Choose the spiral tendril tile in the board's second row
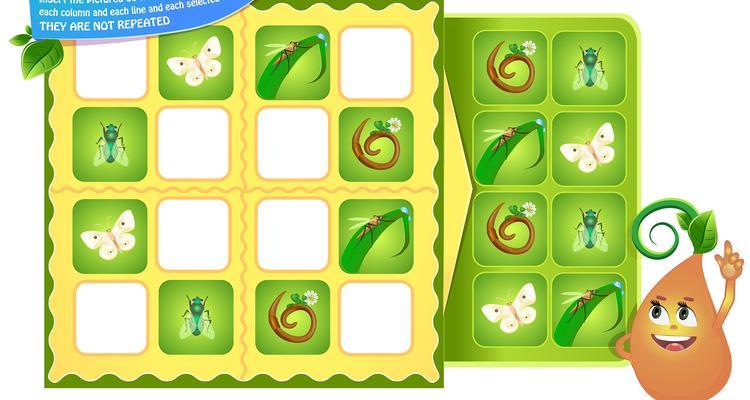The width and height of the screenshot is (750, 400). [375, 144]
